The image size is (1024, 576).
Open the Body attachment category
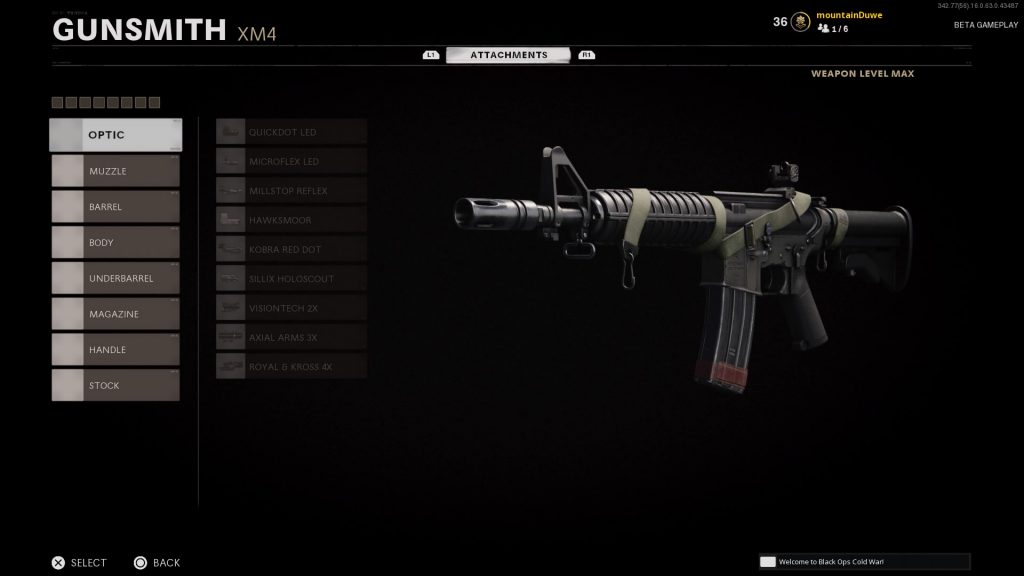pyautogui.click(x=116, y=242)
